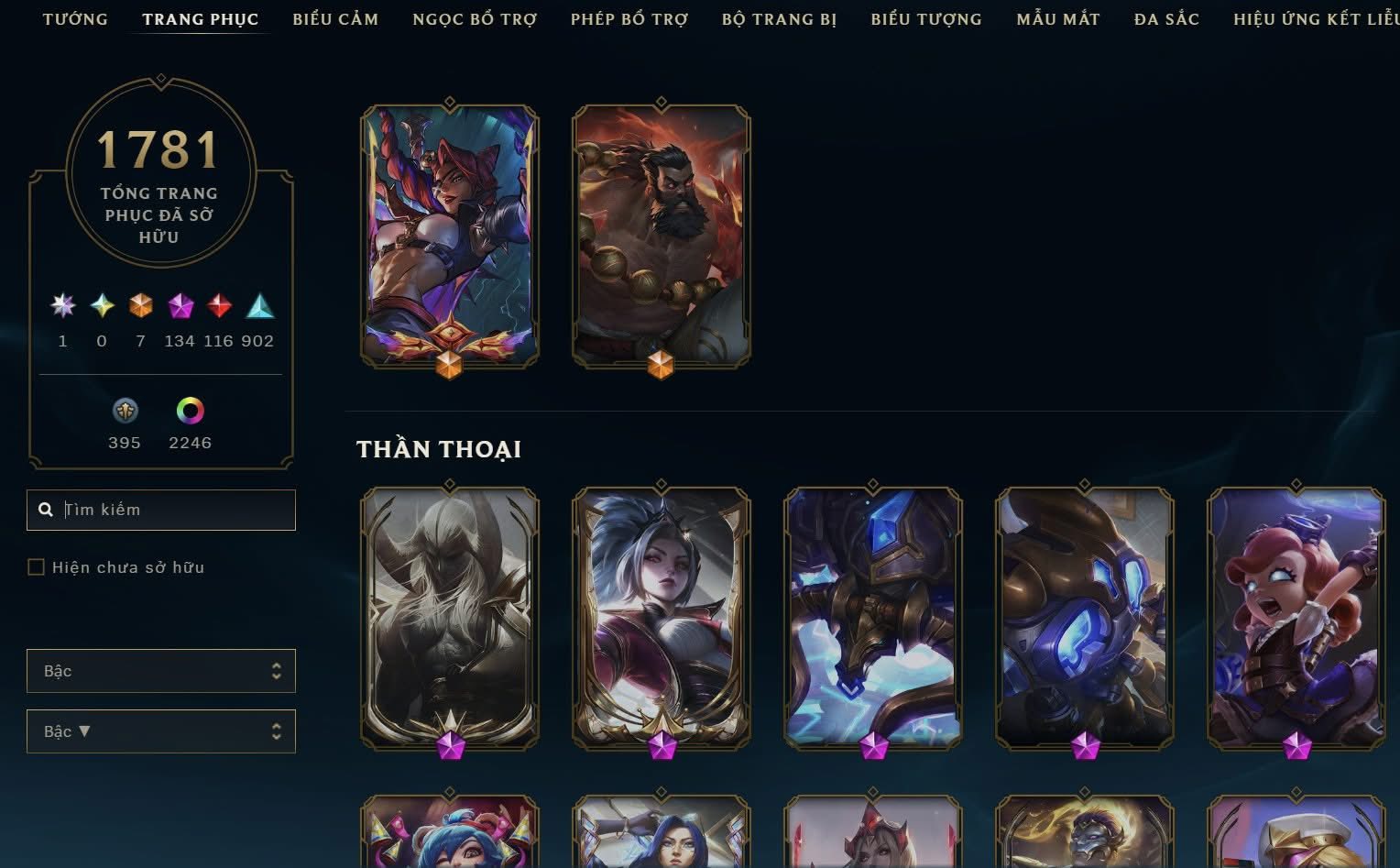Select the Ultimate rarity star icon
The image size is (1400, 868).
[x=62, y=307]
